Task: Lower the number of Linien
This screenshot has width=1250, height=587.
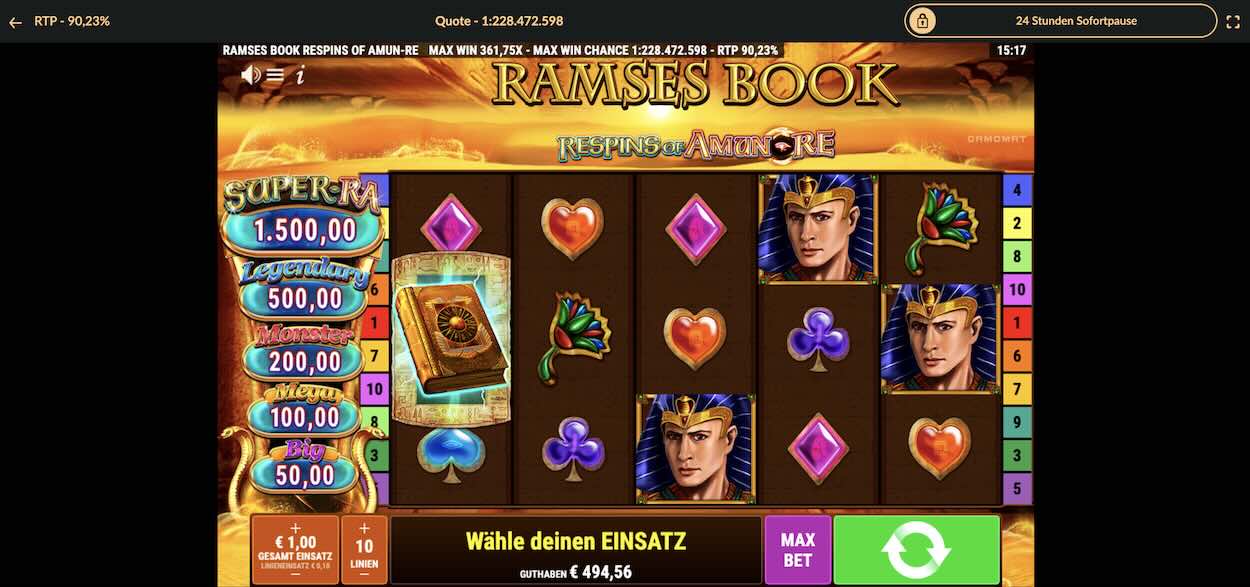Action: pyautogui.click(x=364, y=575)
